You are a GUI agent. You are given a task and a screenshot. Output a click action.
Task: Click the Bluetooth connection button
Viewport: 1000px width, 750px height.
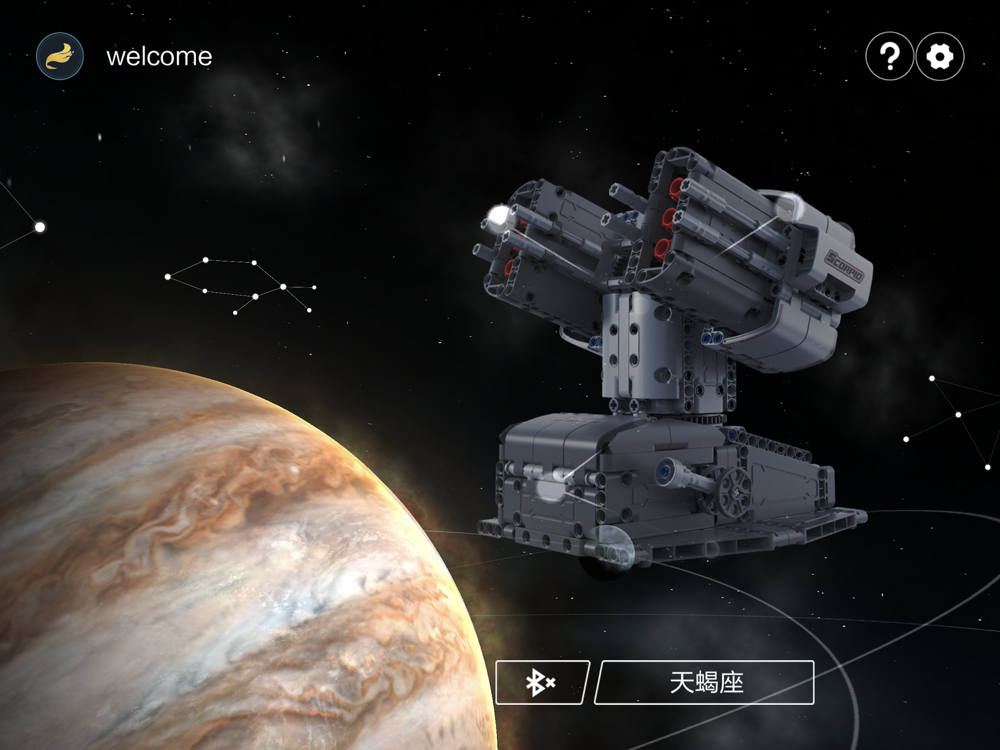[x=542, y=683]
